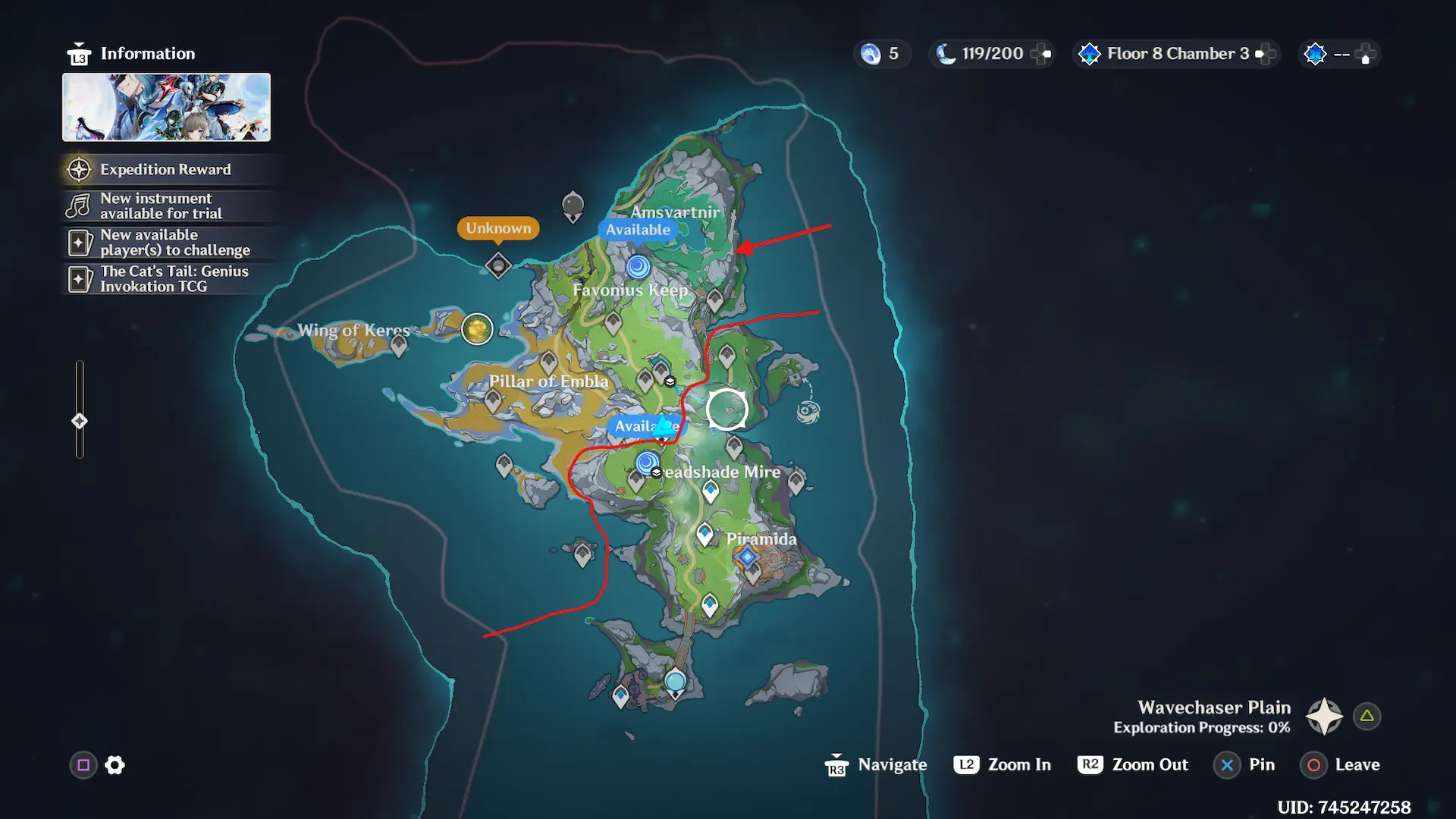Toggle the yellow triangle button near the compass
The width and height of the screenshot is (1456, 819).
[x=1367, y=715]
